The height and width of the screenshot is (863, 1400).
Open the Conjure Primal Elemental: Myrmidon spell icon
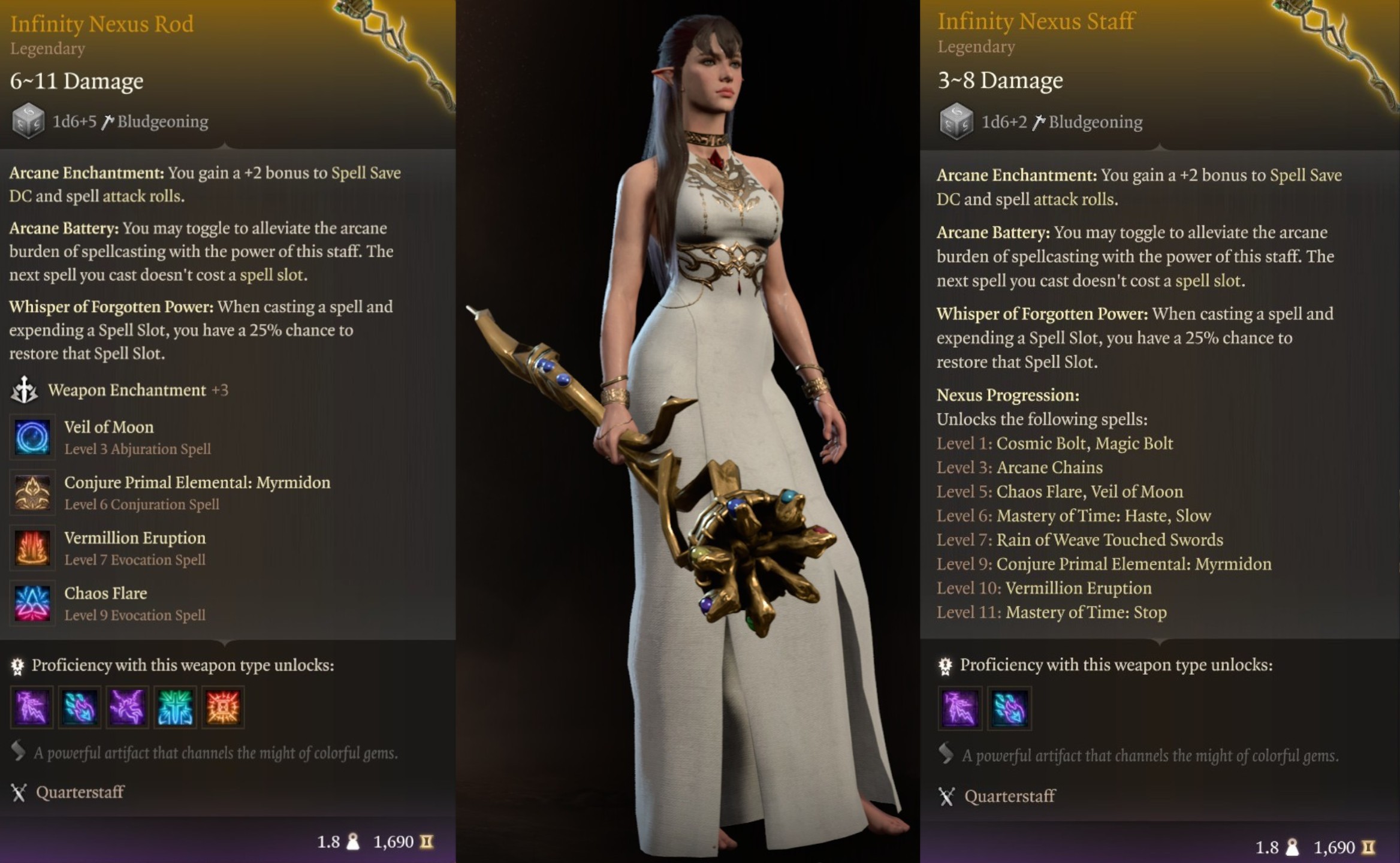tap(33, 493)
